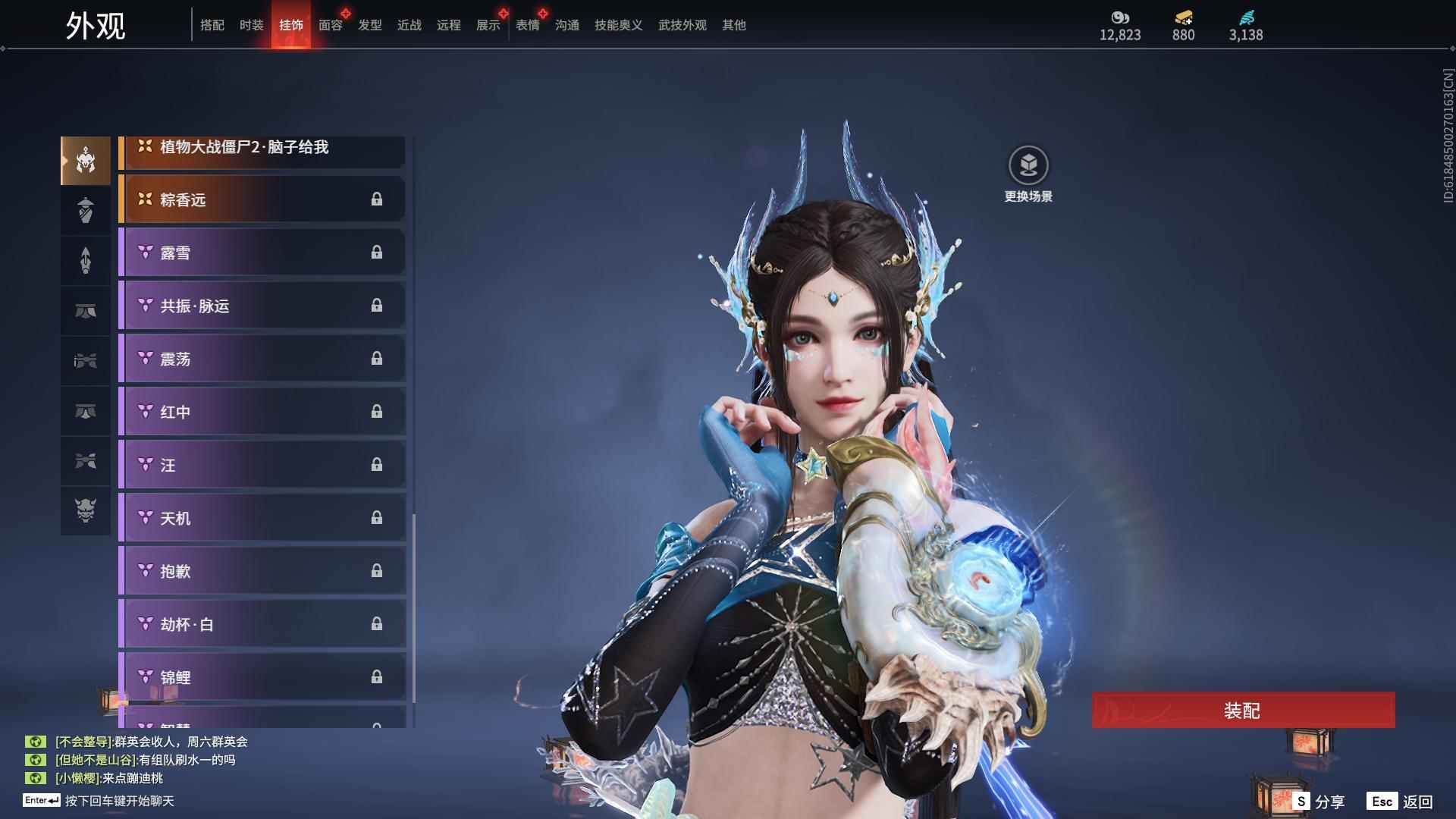
Task: Open the 面容 face tab
Action: point(331,25)
